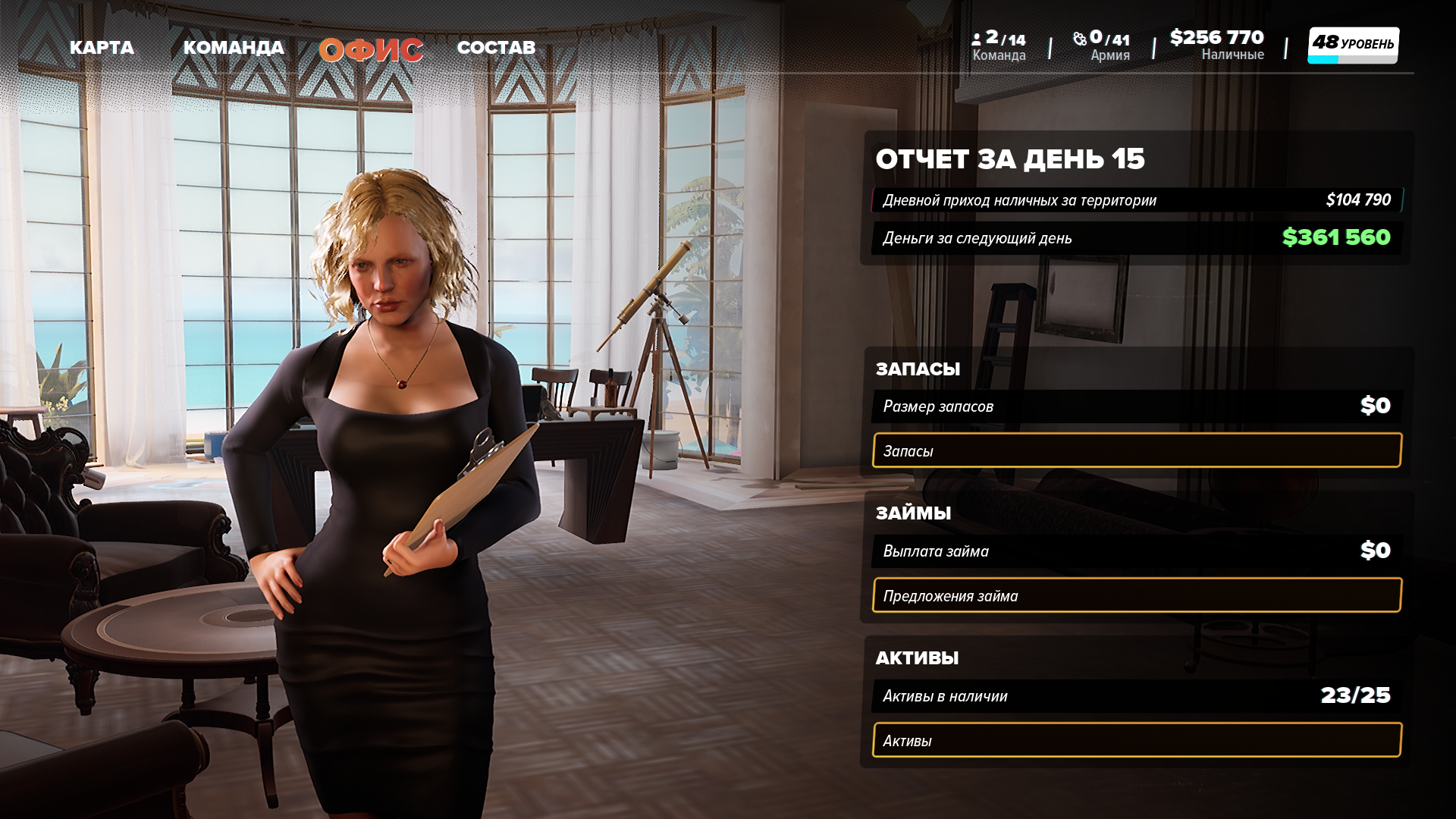Select the Команда counter in the top bar

[998, 42]
